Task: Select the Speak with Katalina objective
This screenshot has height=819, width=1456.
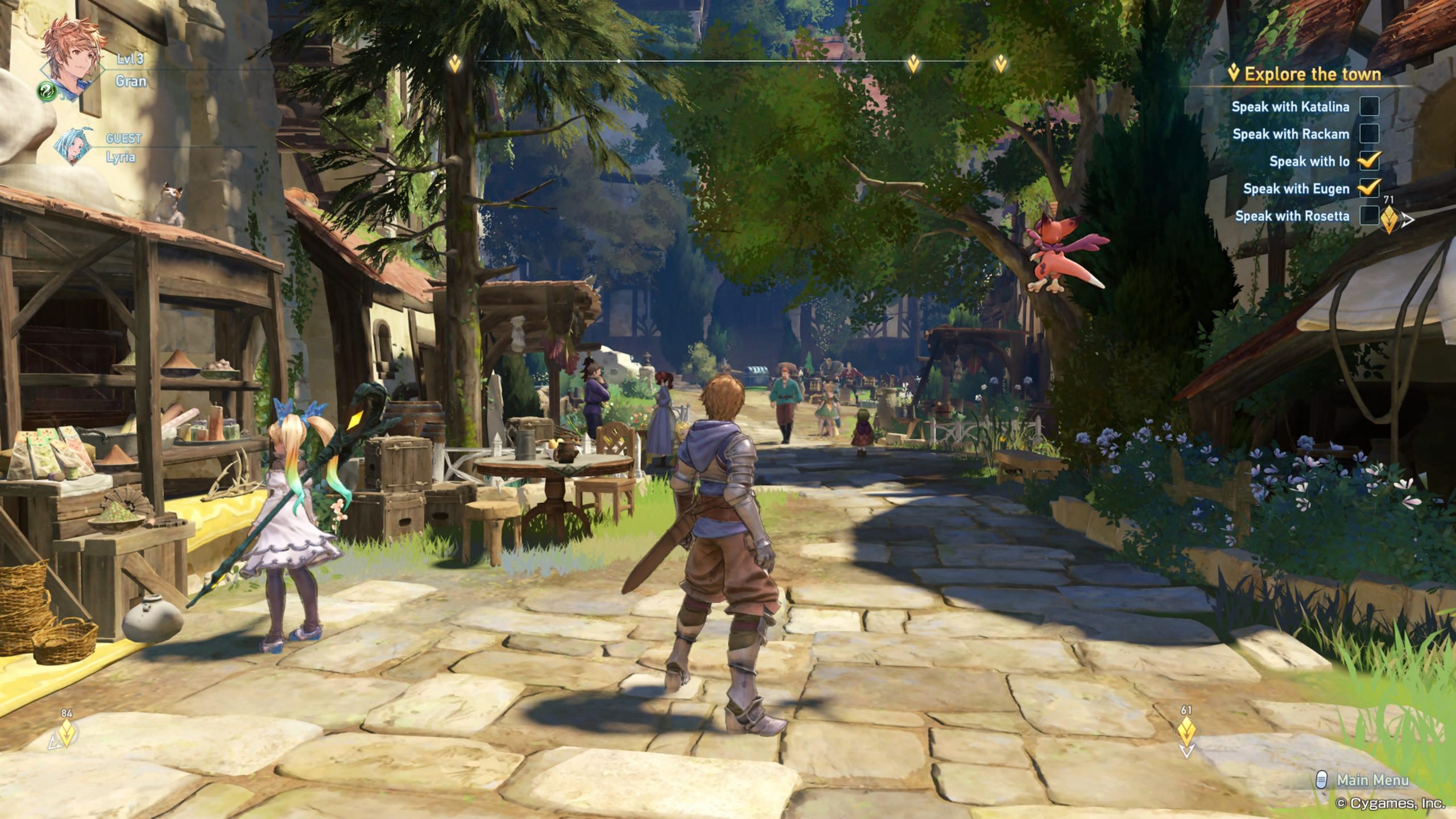Action: coord(1290,107)
